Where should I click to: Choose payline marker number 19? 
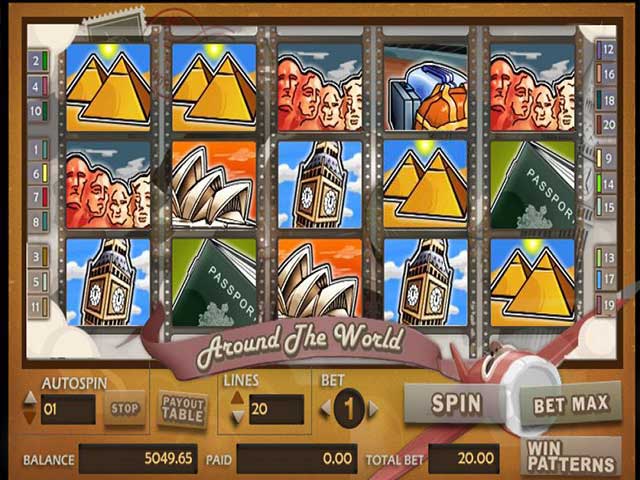click(x=606, y=305)
